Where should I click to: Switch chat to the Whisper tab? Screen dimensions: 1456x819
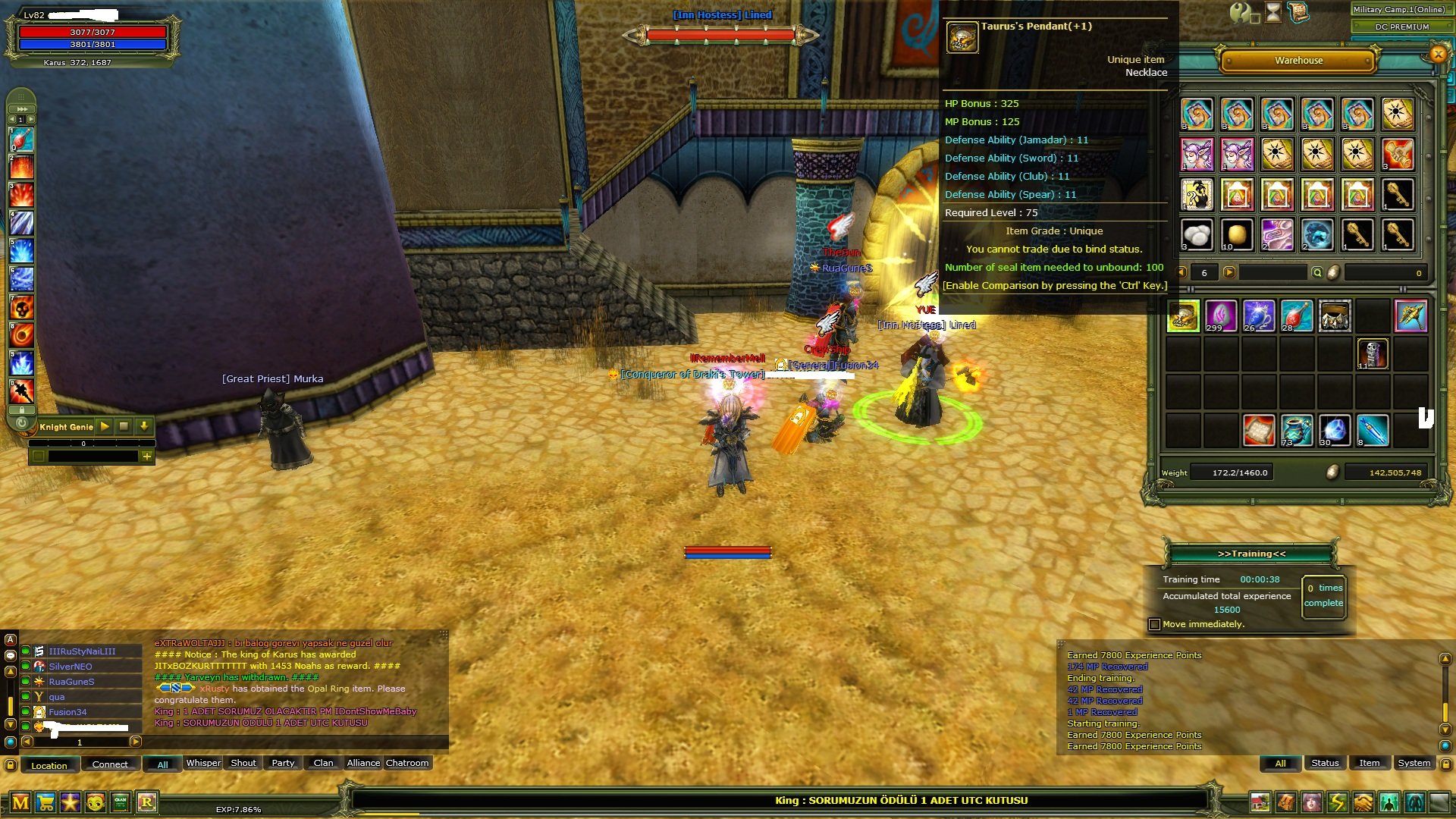click(203, 764)
